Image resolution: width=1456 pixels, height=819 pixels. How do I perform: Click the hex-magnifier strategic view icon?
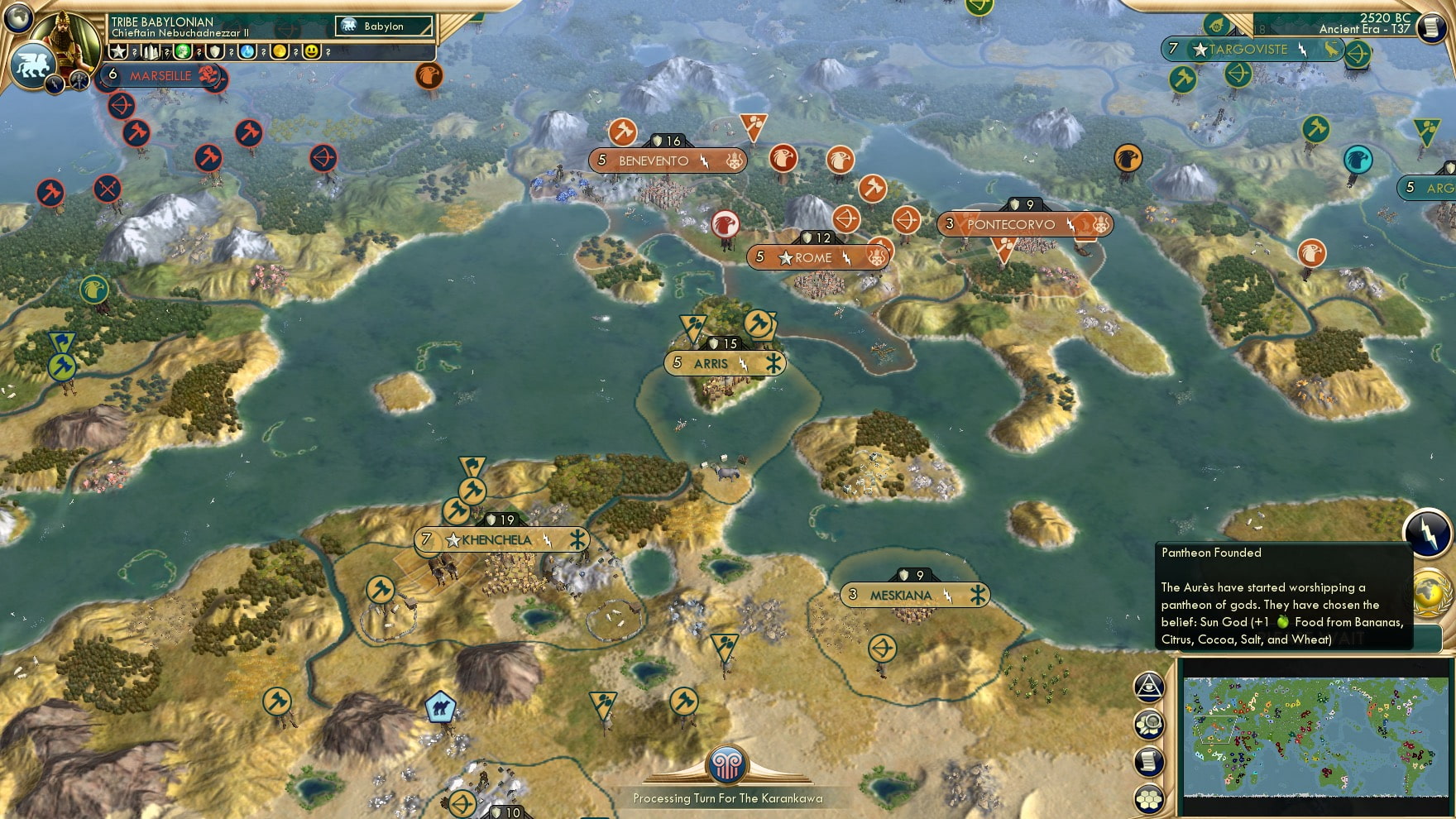point(1150,722)
